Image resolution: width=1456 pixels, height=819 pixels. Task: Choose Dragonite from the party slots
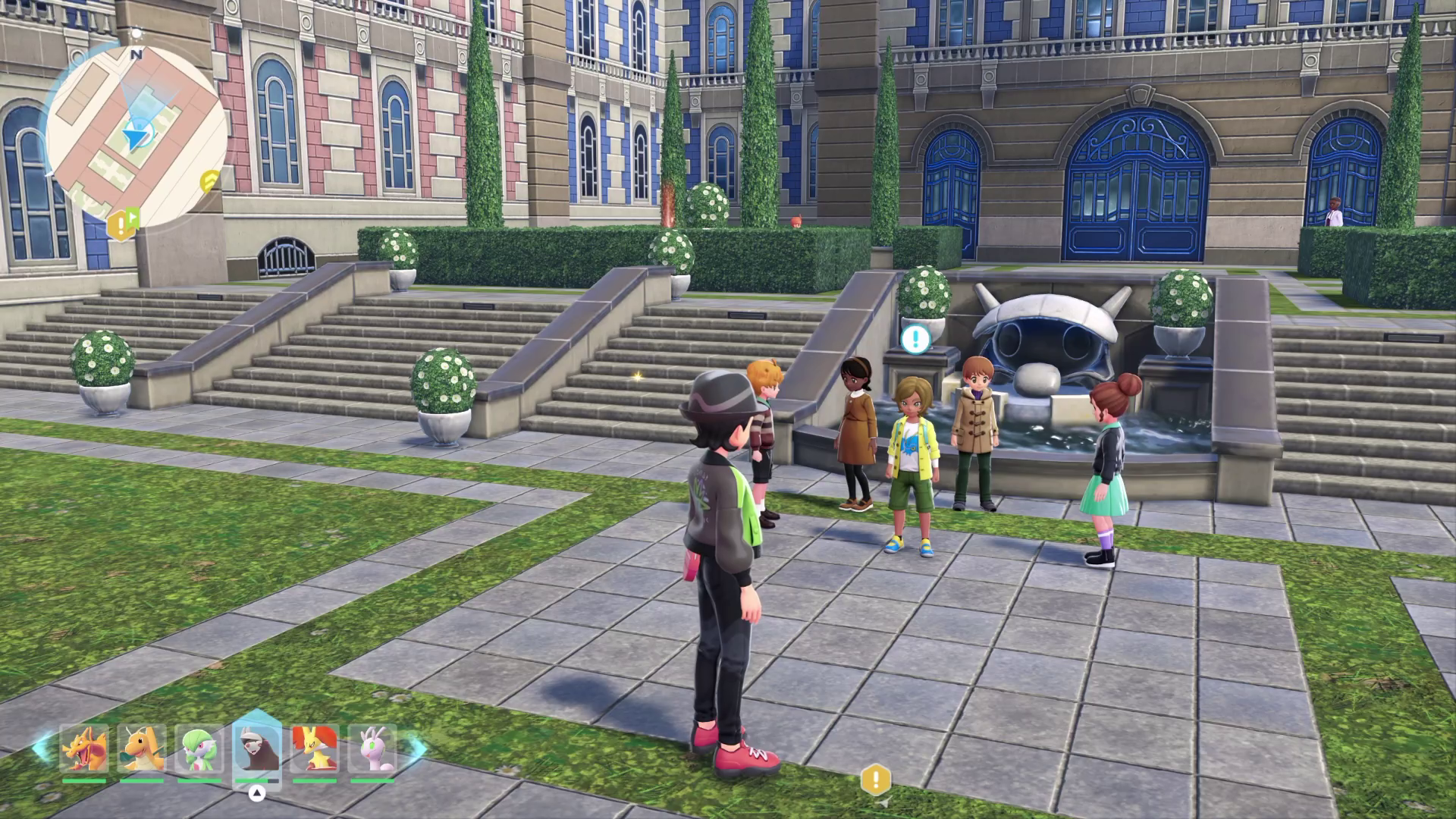click(x=142, y=749)
